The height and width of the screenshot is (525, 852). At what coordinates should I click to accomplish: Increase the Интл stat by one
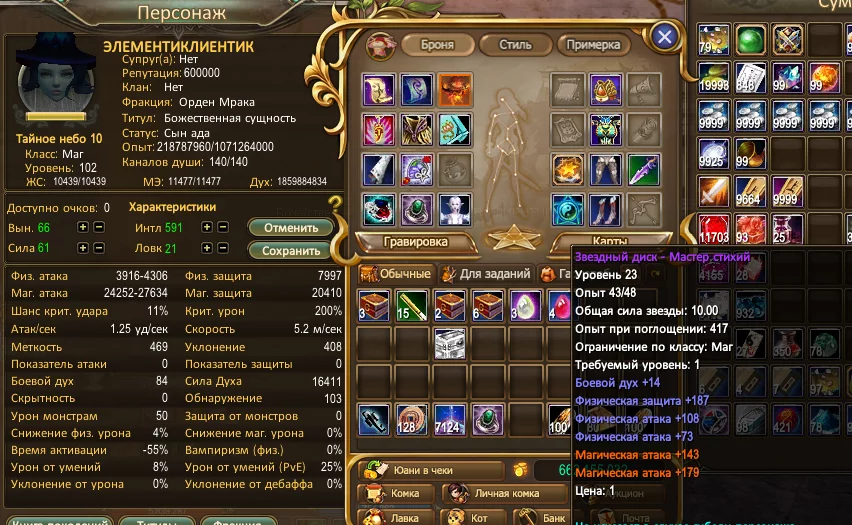click(206, 227)
